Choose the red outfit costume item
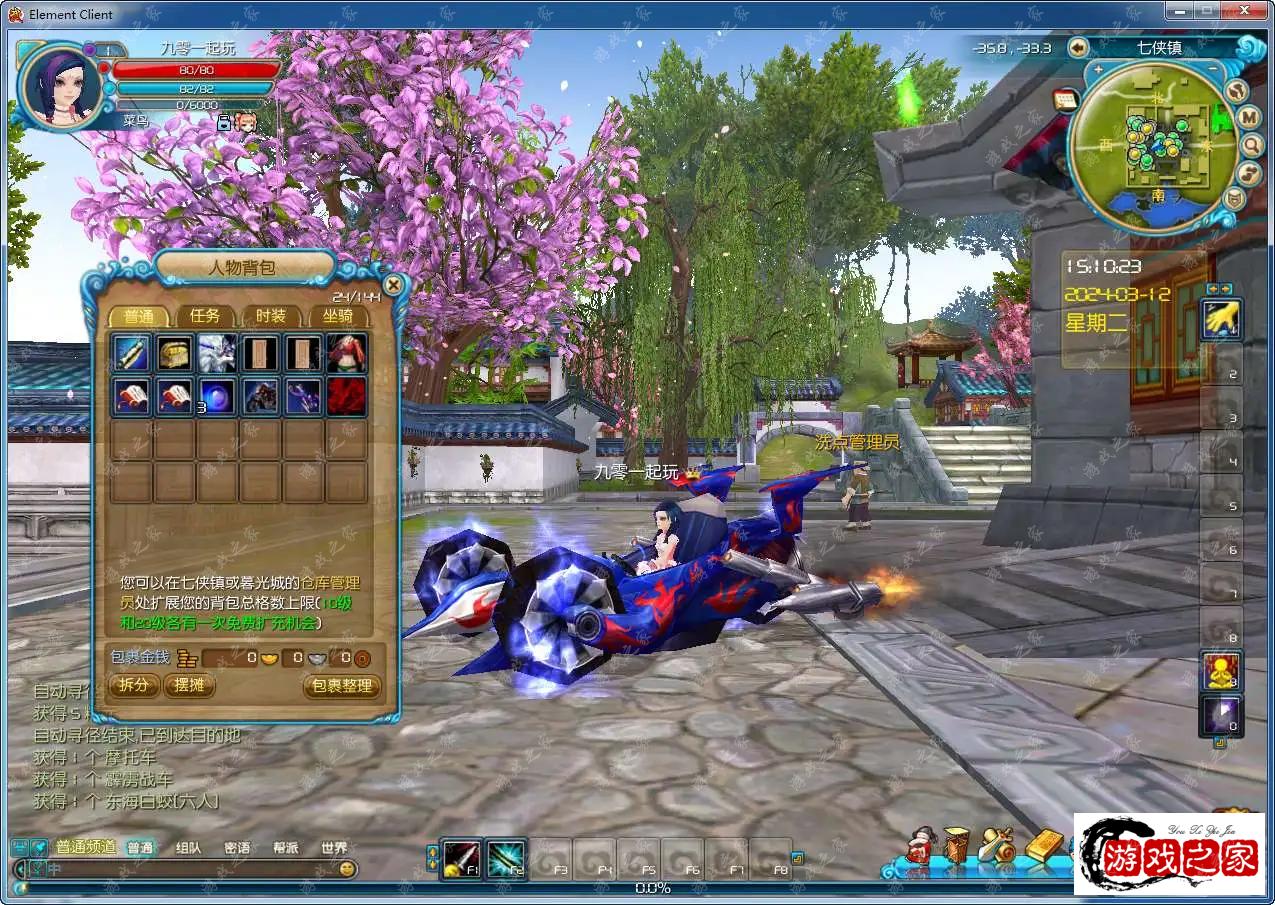1275x905 pixels. (346, 353)
